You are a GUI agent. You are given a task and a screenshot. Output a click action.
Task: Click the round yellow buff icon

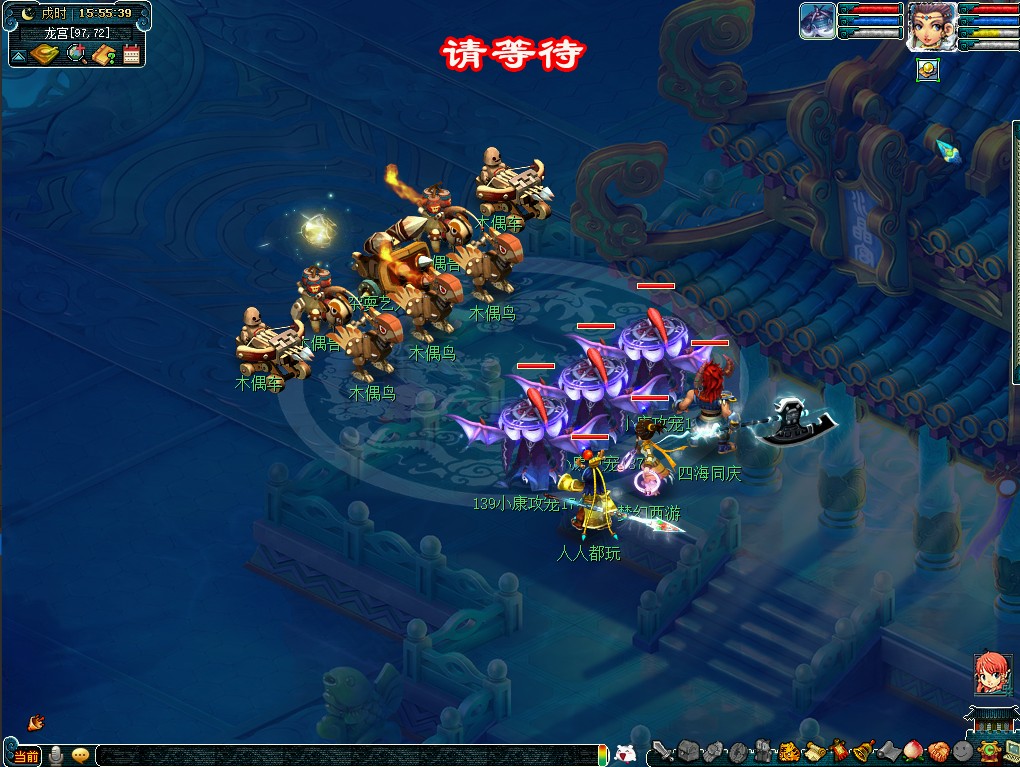pyautogui.click(x=927, y=69)
